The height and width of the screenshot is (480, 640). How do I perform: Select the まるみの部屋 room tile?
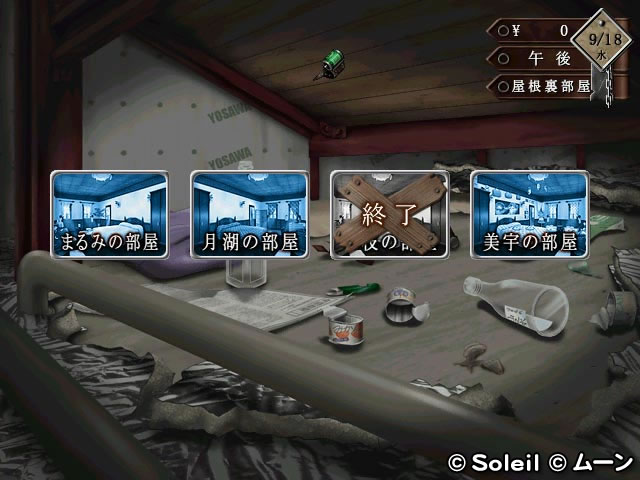(x=110, y=213)
